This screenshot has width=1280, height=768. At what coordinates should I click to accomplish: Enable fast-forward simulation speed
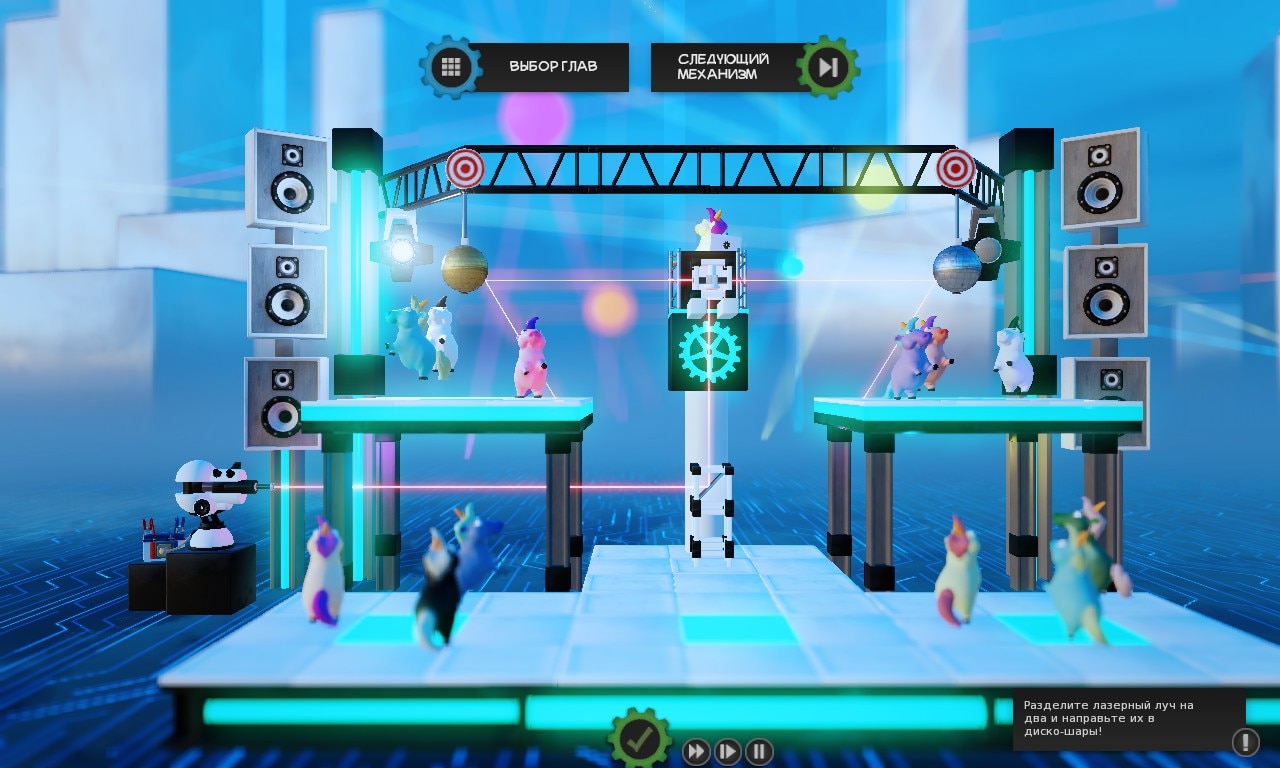tap(694, 751)
